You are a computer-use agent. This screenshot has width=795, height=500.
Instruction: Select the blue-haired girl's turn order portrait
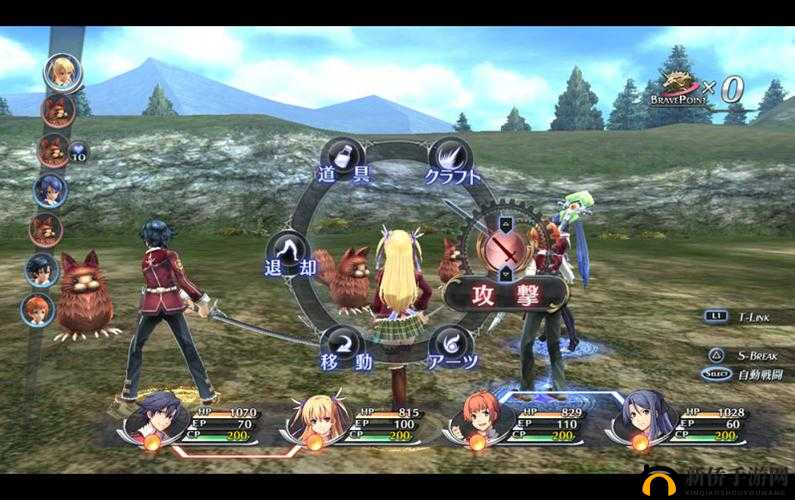coord(49,189)
